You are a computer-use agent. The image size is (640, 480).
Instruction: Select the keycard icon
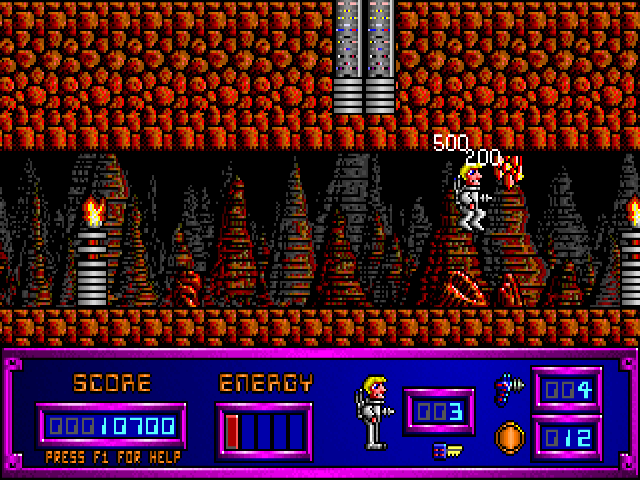446,451
